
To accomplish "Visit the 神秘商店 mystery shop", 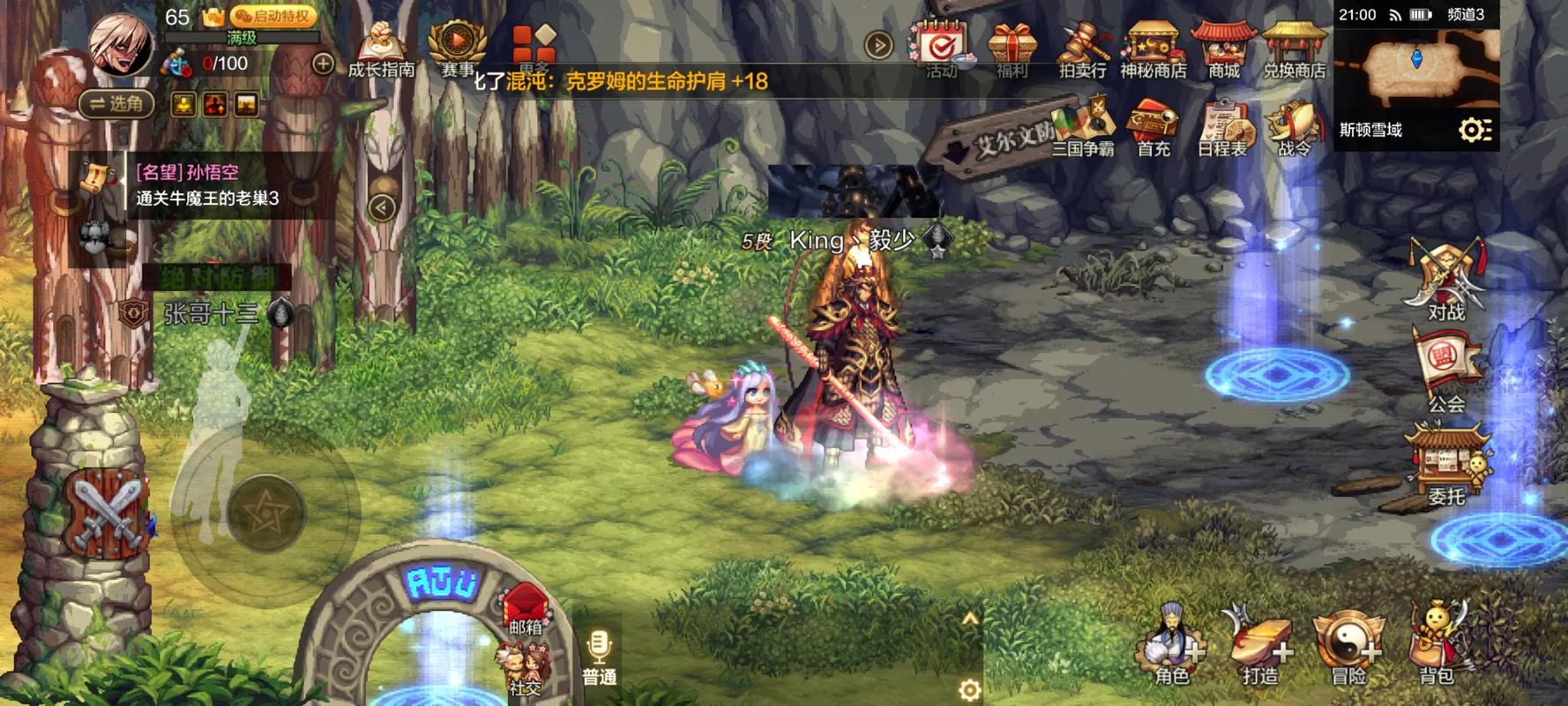I will 1153,49.
